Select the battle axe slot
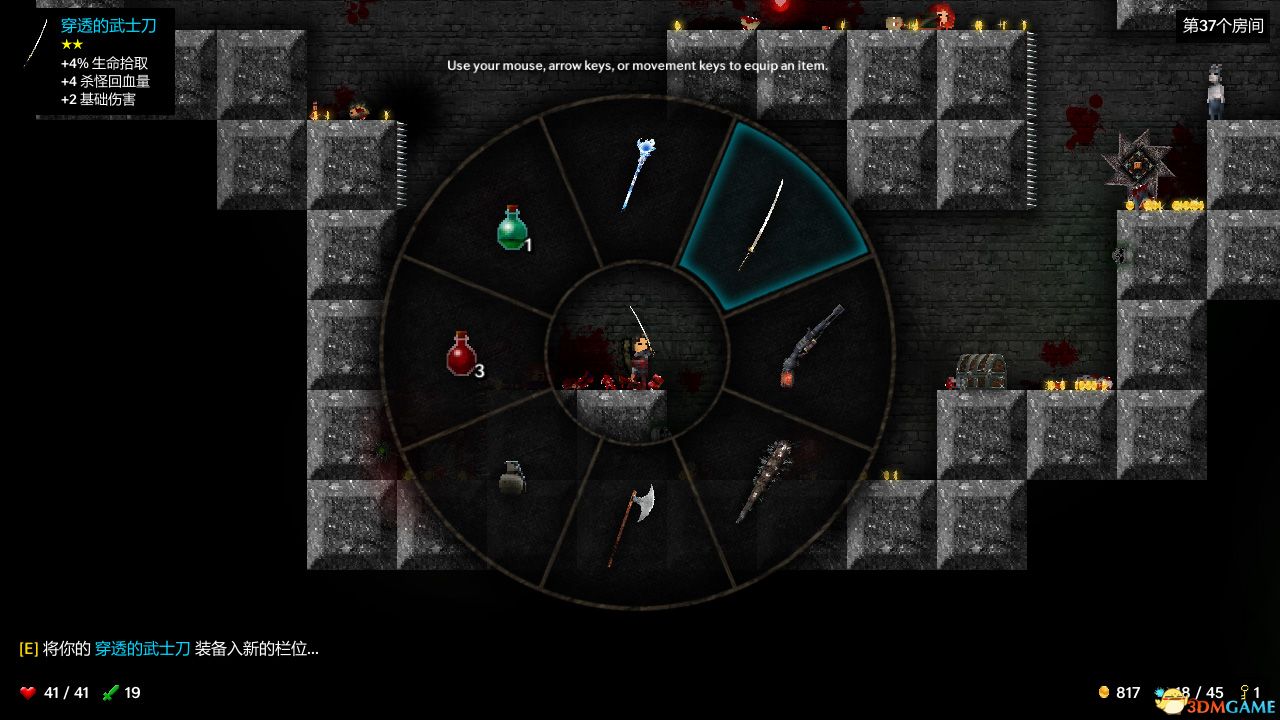Screen dimensions: 1280x720 (632, 524)
